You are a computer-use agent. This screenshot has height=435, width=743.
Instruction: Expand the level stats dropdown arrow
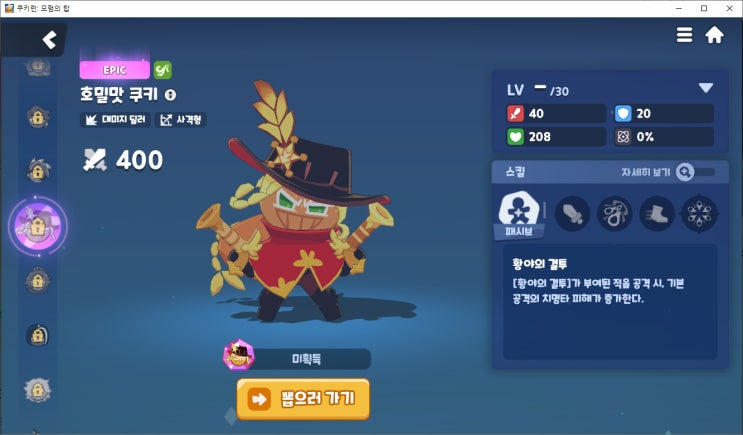tap(706, 88)
